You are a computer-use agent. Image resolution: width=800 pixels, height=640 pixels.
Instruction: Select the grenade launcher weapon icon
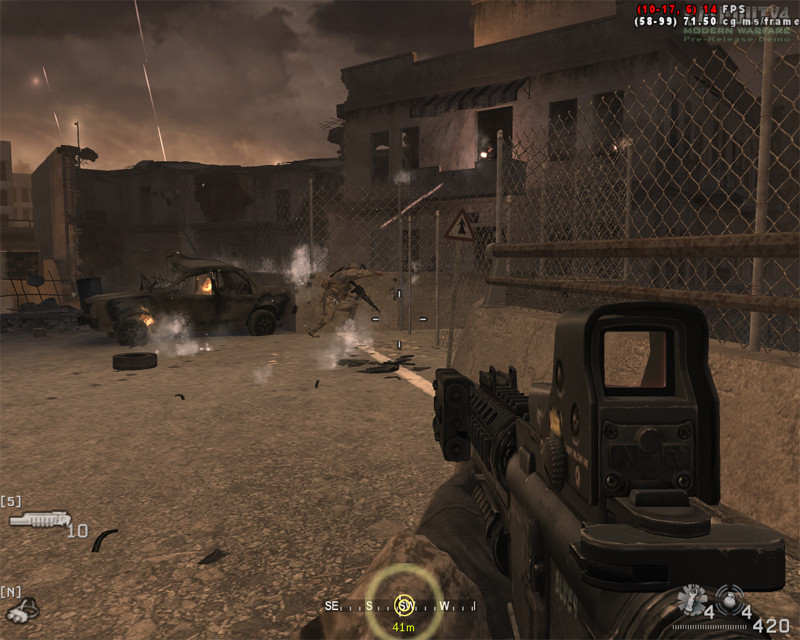(x=38, y=519)
